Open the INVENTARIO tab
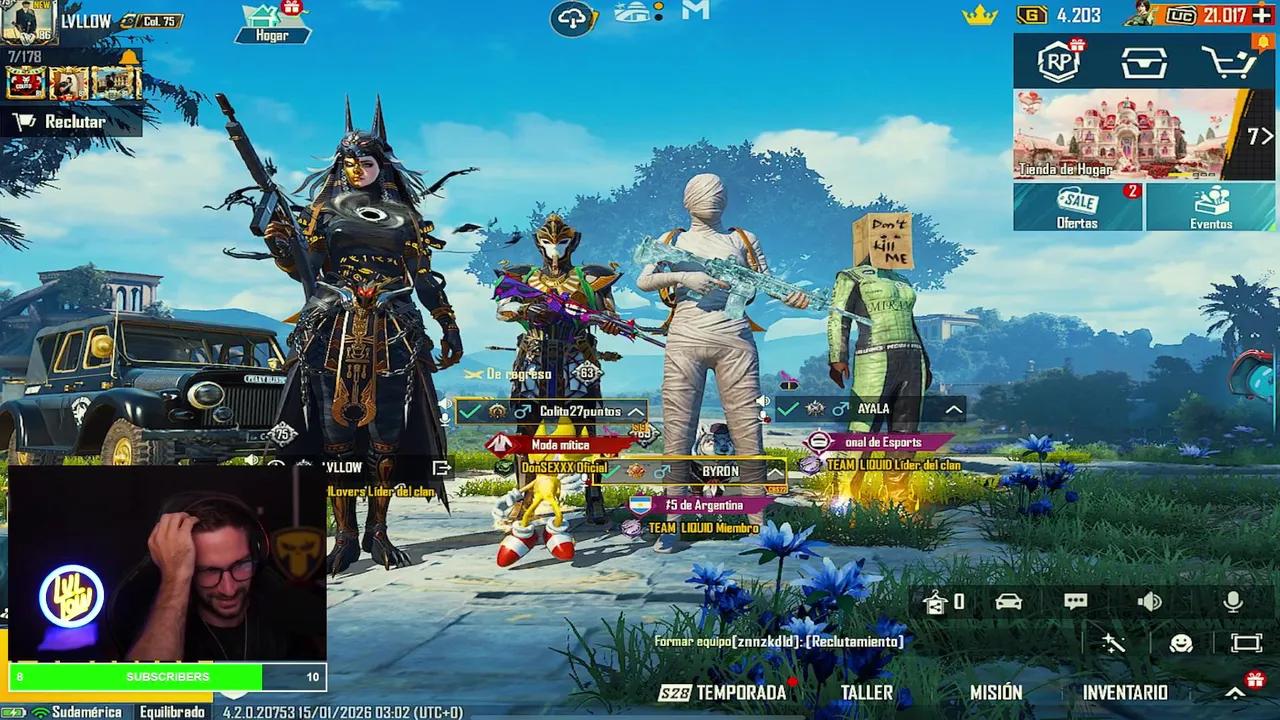Image resolution: width=1280 pixels, height=720 pixels. pyautogui.click(x=1125, y=692)
